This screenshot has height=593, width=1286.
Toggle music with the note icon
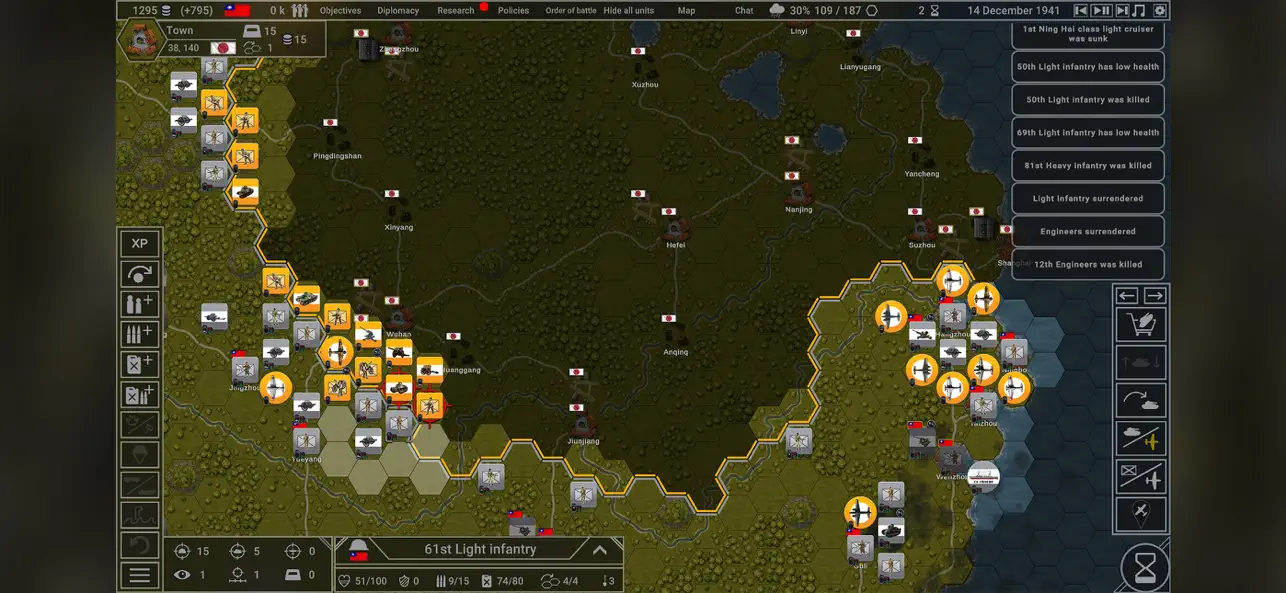[x=1139, y=11]
